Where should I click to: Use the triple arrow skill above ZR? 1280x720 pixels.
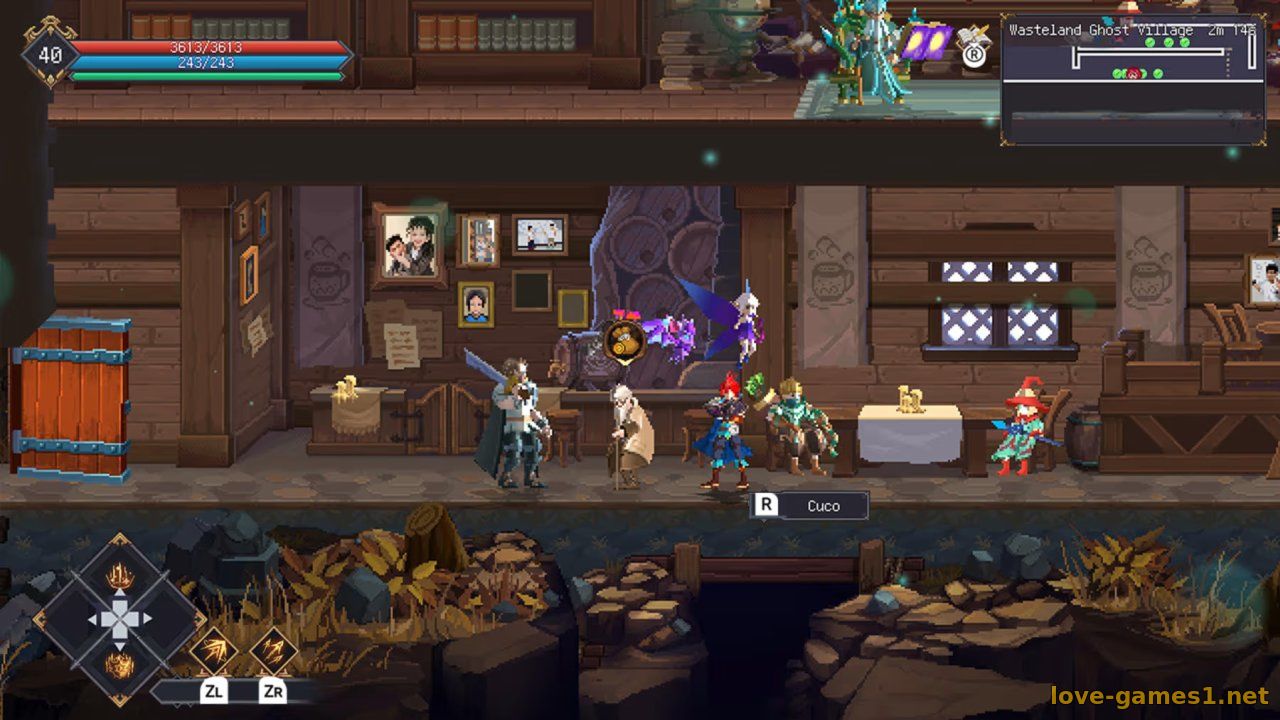tap(272, 651)
